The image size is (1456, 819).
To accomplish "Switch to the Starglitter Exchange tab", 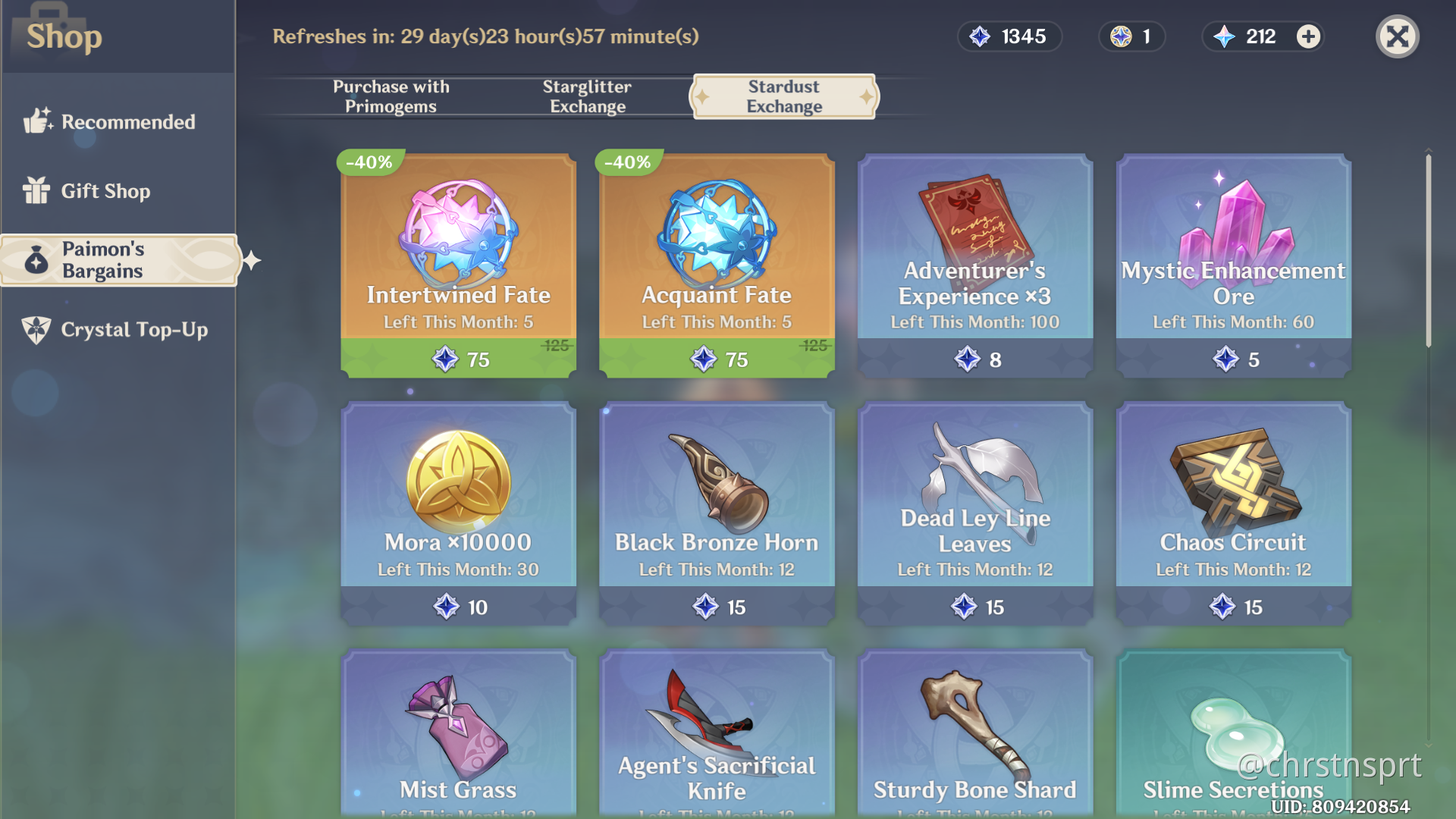I will coord(587,96).
